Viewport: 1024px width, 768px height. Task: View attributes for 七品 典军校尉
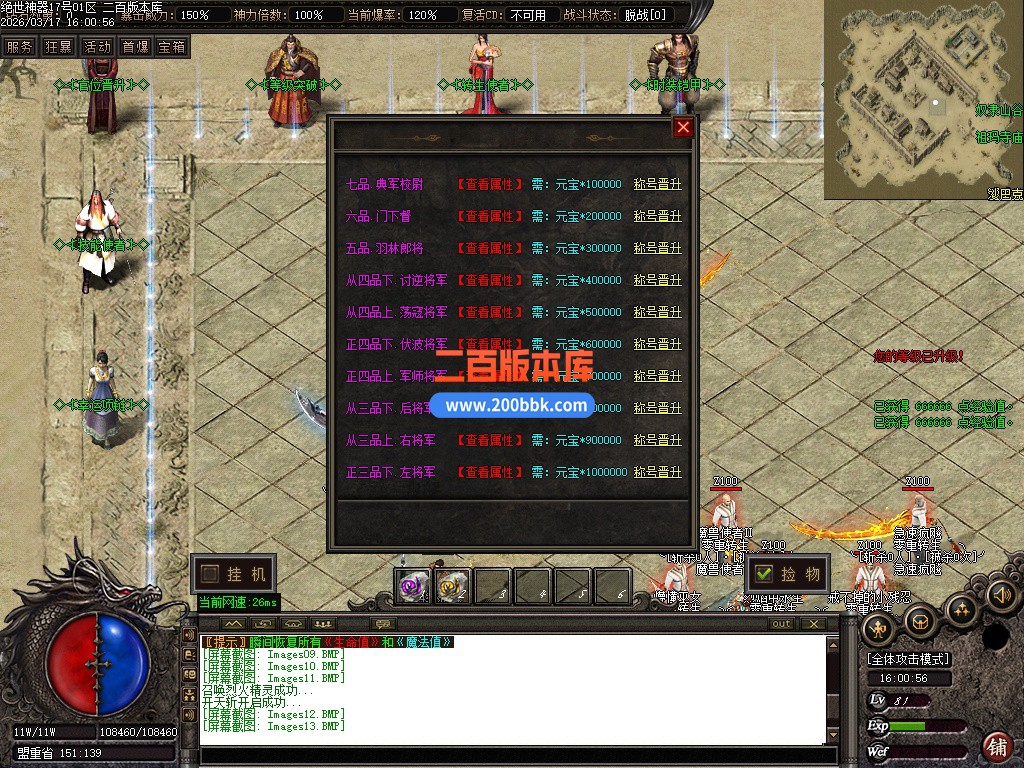tap(490, 184)
